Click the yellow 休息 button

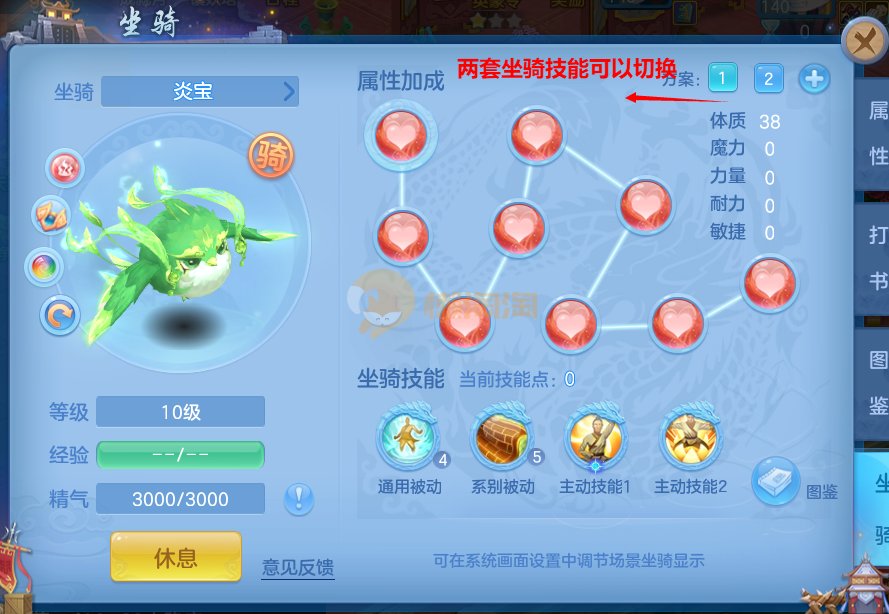point(176,557)
